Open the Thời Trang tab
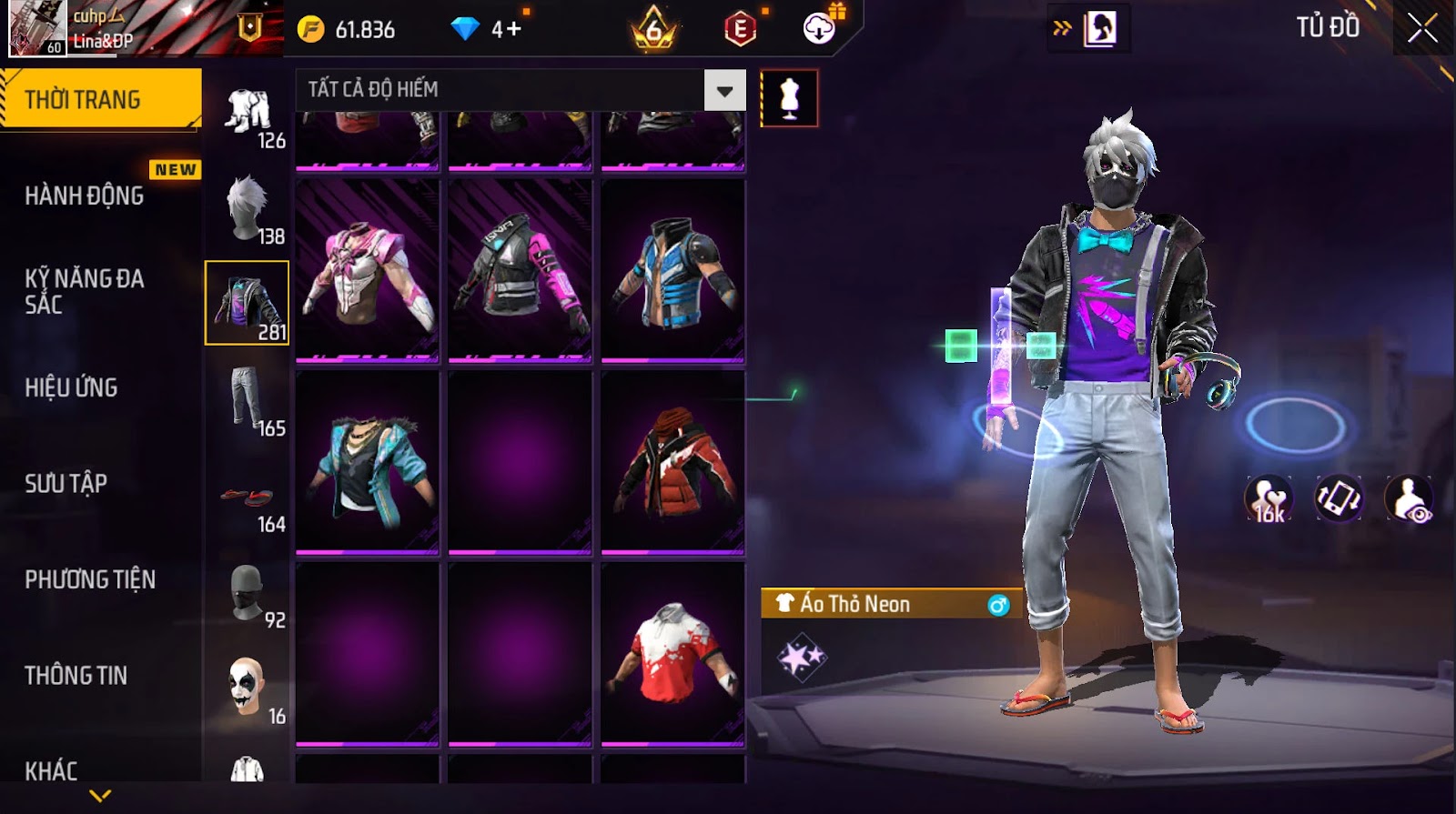 point(100,99)
